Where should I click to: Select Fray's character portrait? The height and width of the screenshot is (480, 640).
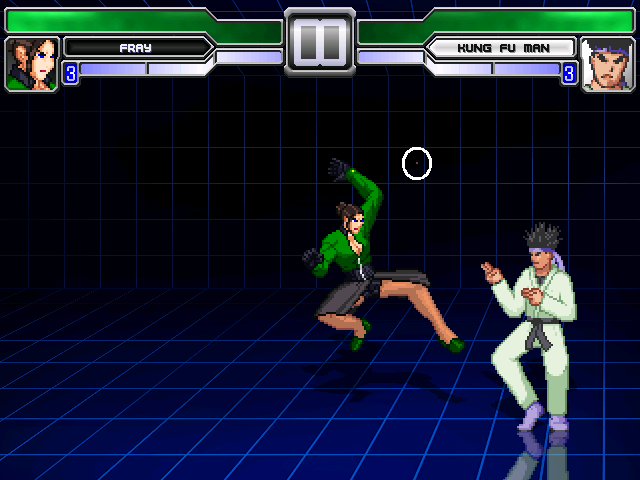(x=32, y=64)
